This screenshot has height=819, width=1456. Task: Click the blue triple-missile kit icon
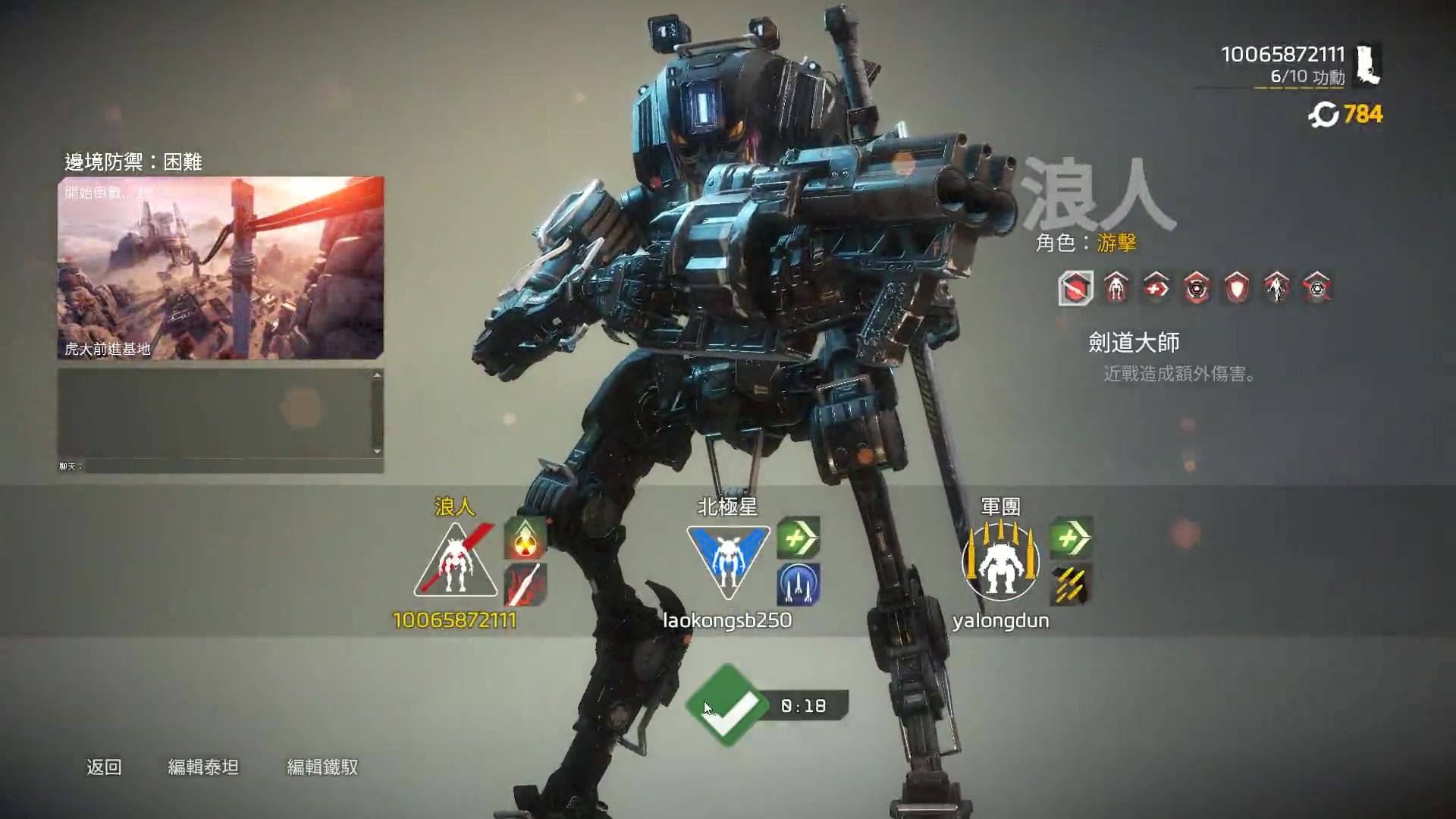(799, 585)
